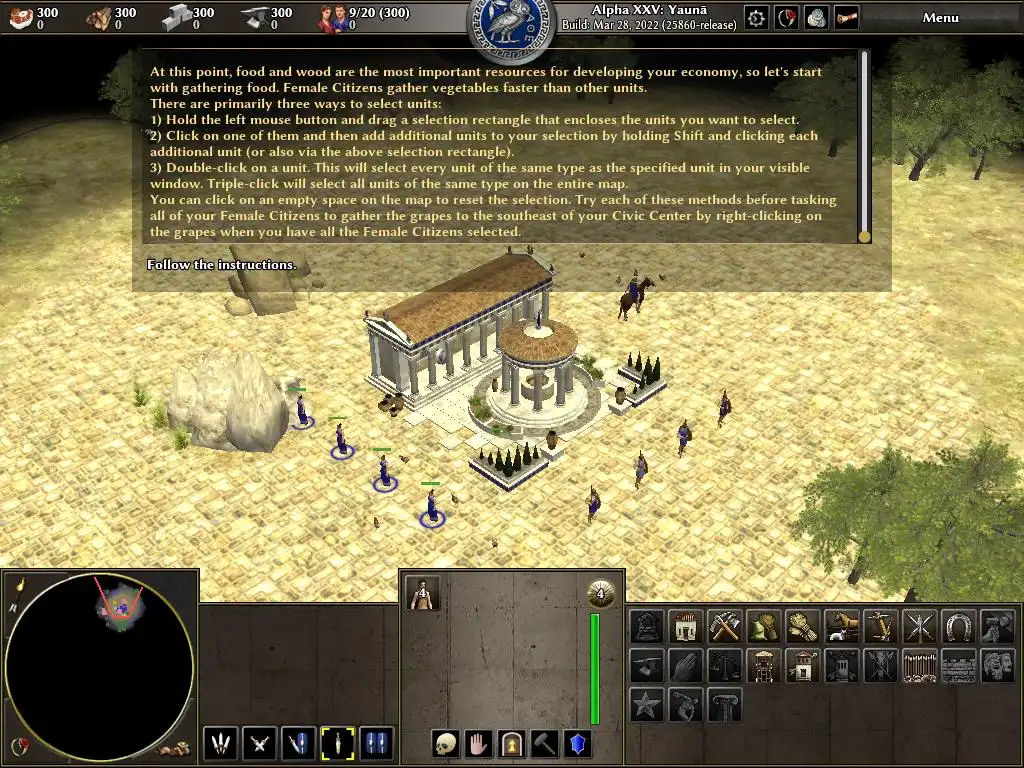Choose the crossed axe and hammer storehouse
This screenshot has width=1024, height=768.
pyautogui.click(x=724, y=627)
